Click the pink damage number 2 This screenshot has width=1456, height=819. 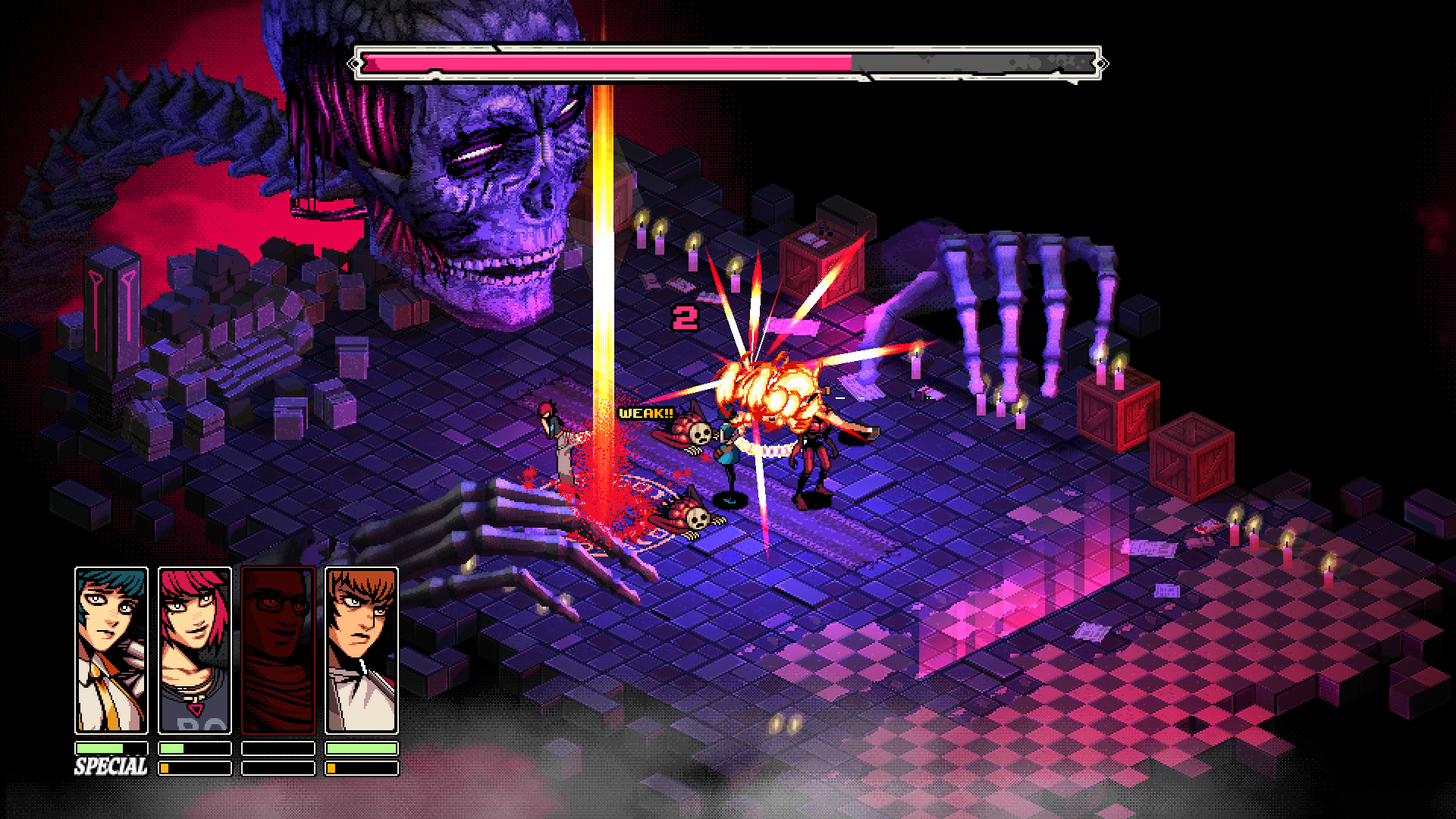(685, 318)
